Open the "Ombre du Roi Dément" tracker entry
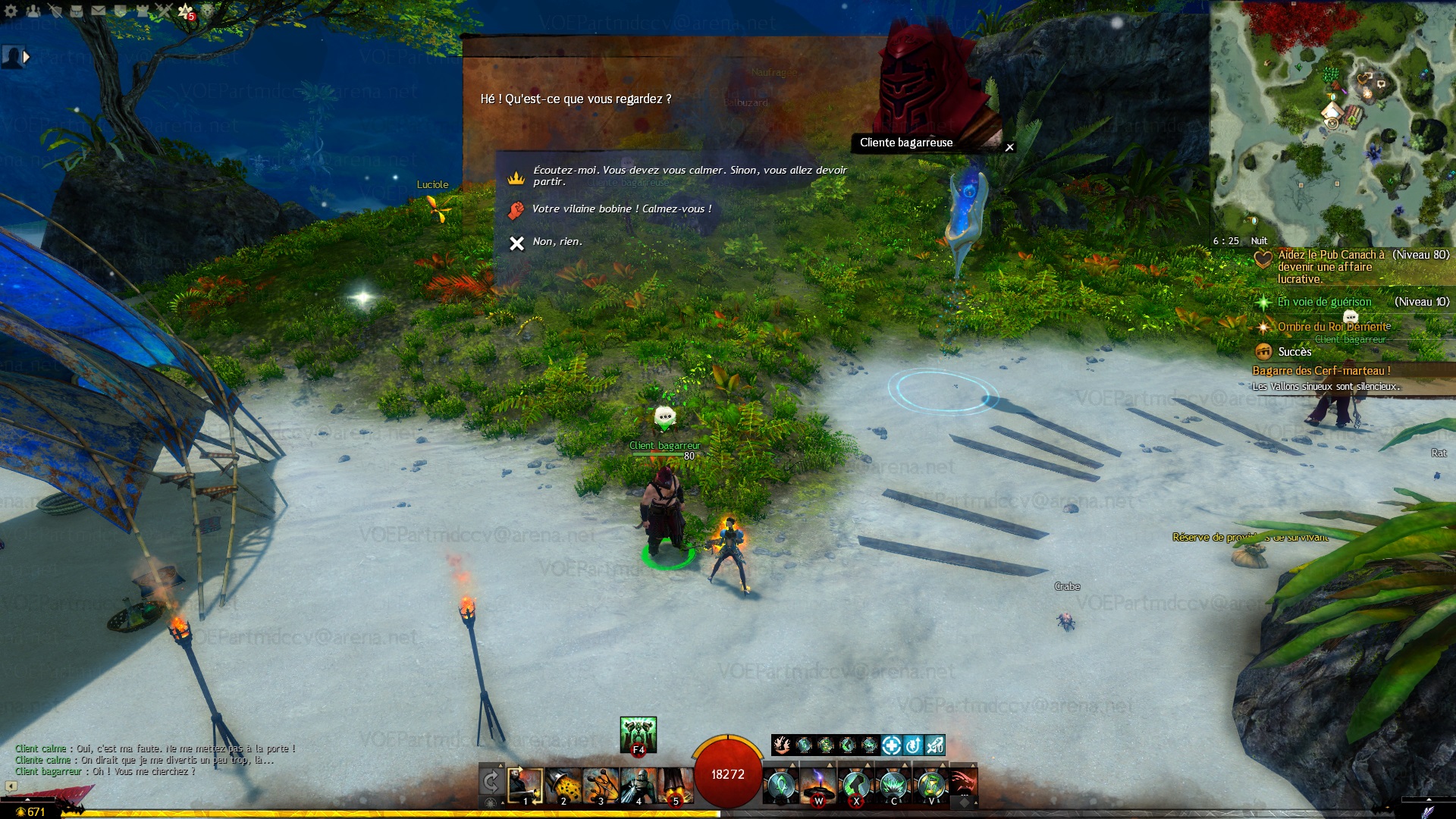1456x819 pixels. (1333, 327)
